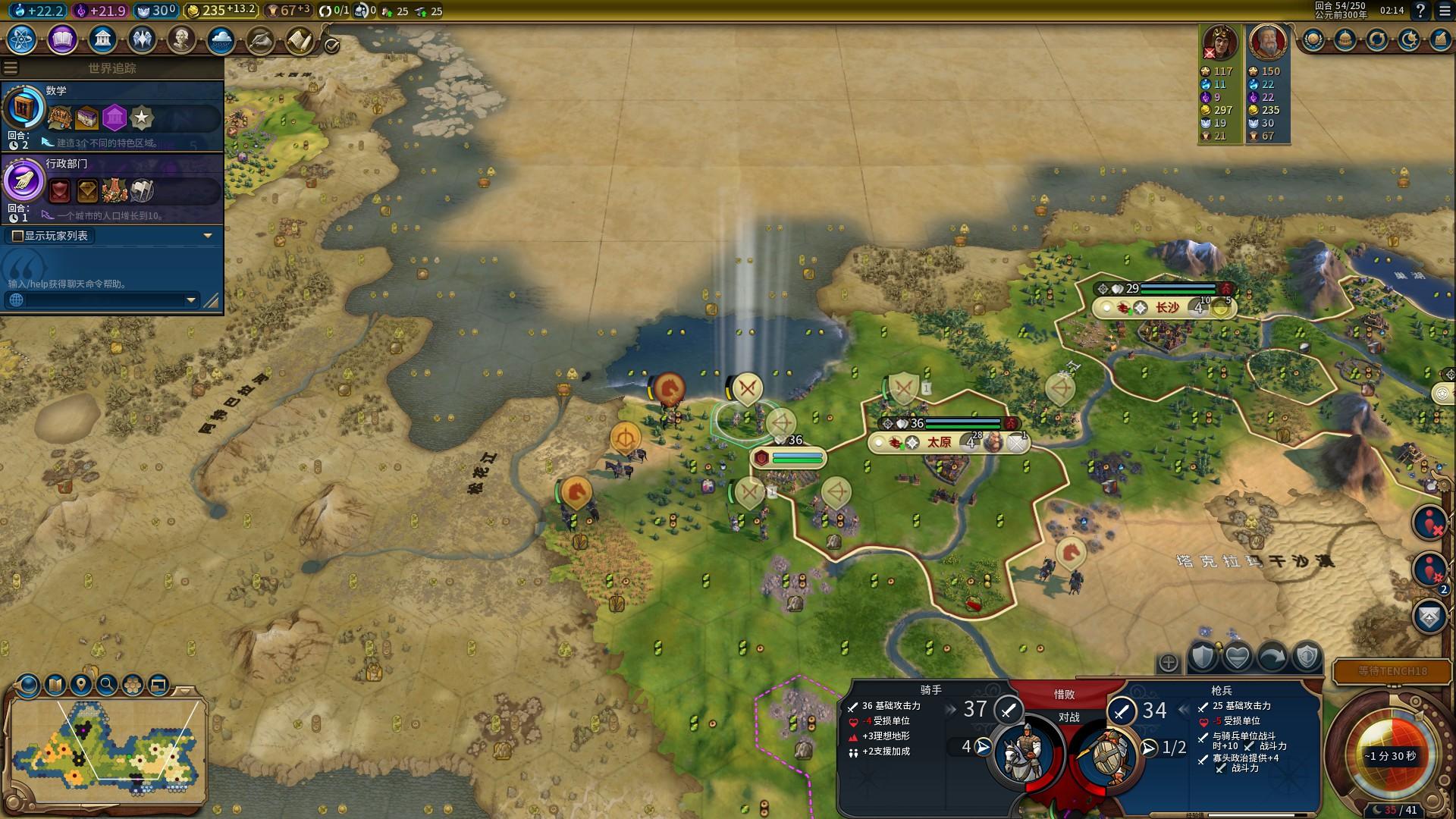Screen dimensions: 1456x819
Task: Select the Changsha city banner
Action: click(1166, 307)
